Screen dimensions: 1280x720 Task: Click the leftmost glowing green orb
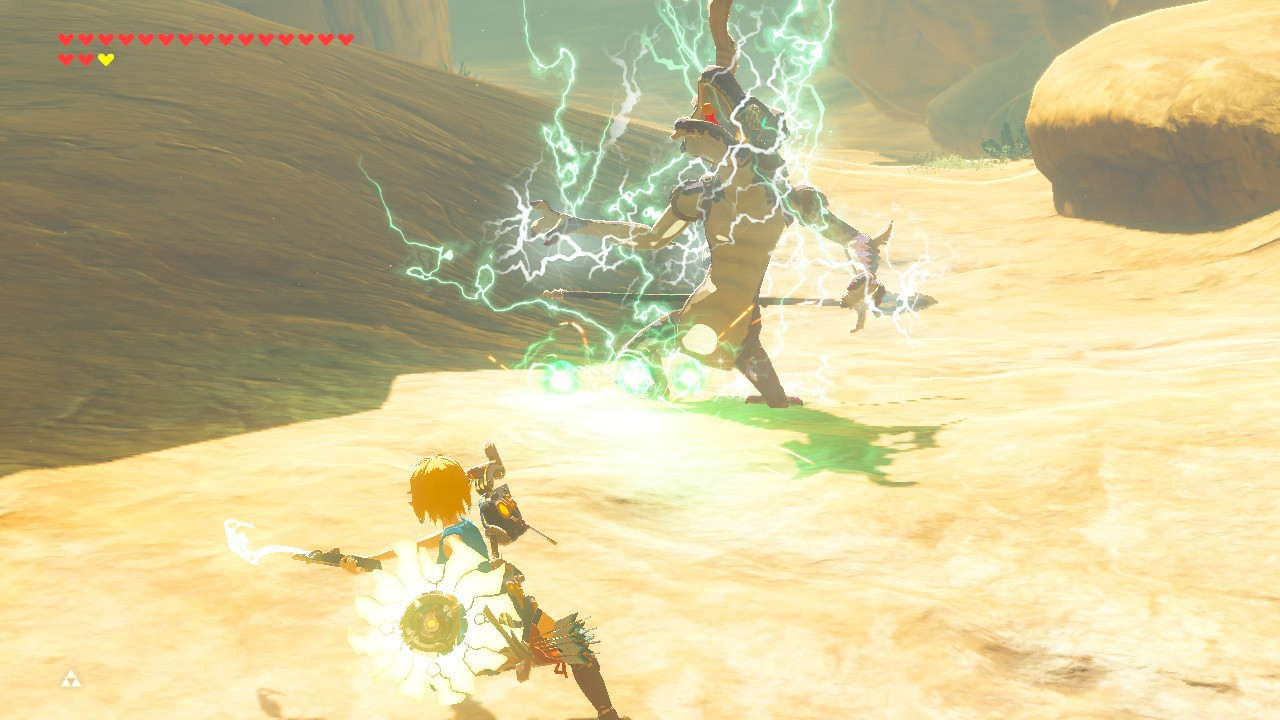pos(558,378)
